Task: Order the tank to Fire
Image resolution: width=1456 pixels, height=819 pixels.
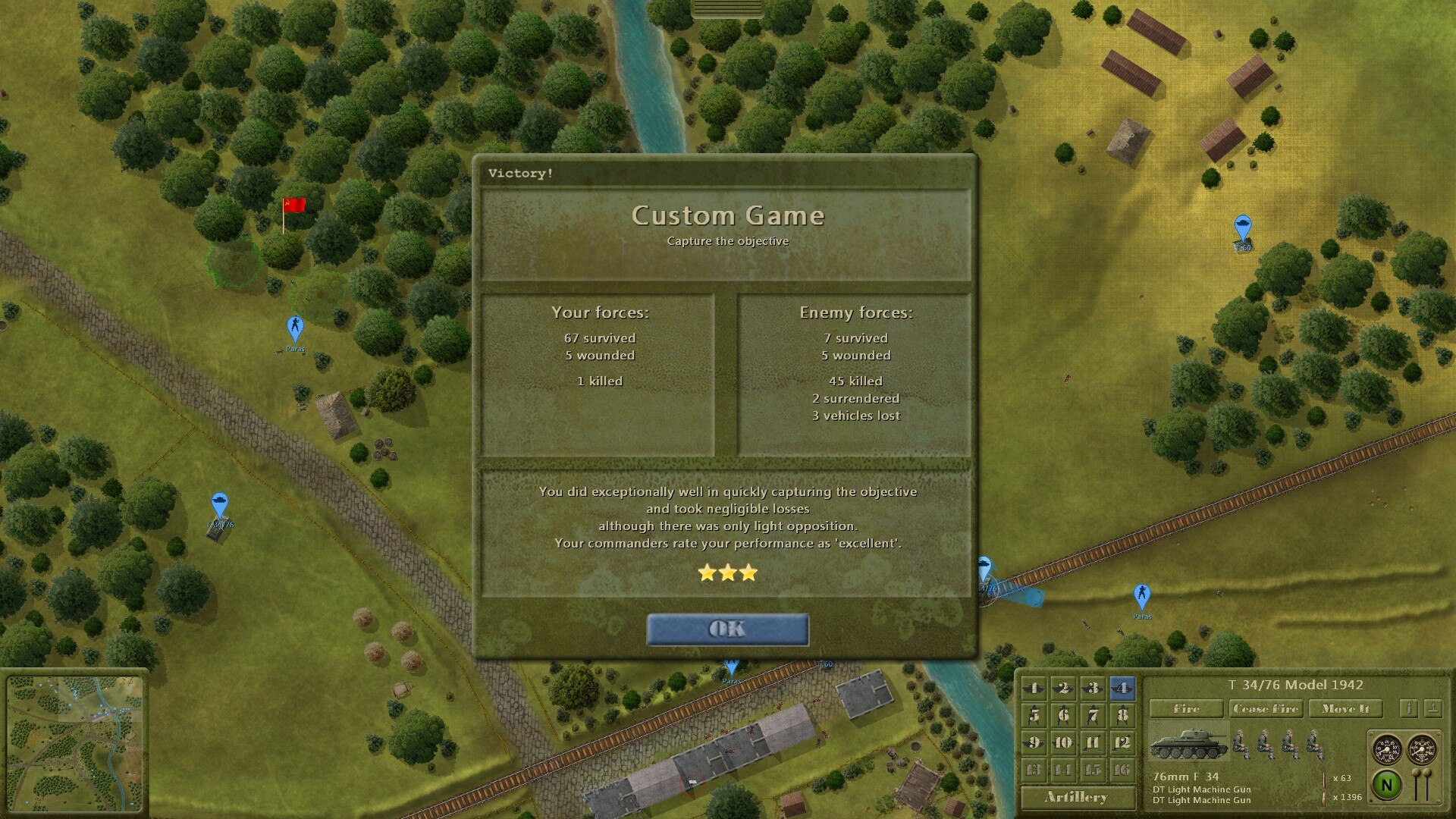Action: coord(1186,708)
